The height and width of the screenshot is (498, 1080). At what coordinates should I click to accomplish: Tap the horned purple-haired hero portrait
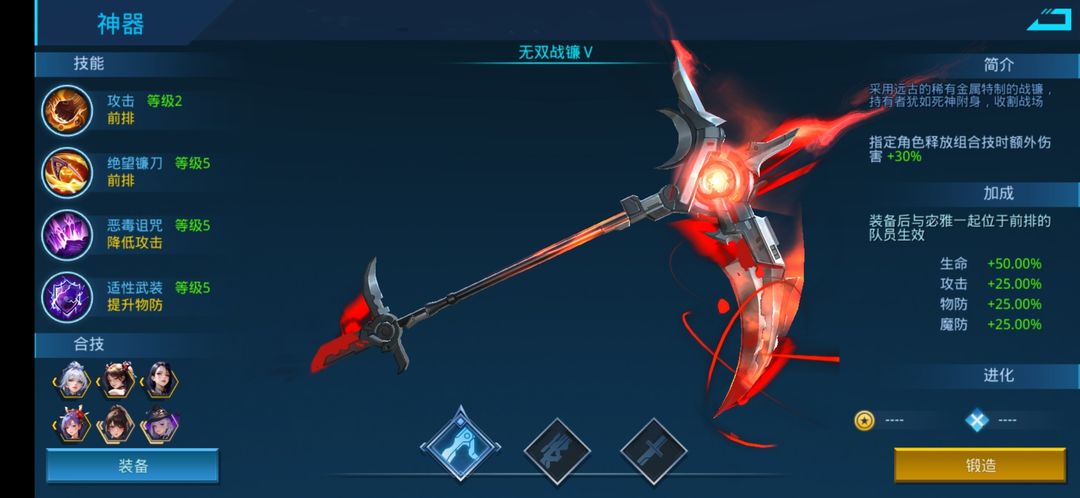point(72,425)
